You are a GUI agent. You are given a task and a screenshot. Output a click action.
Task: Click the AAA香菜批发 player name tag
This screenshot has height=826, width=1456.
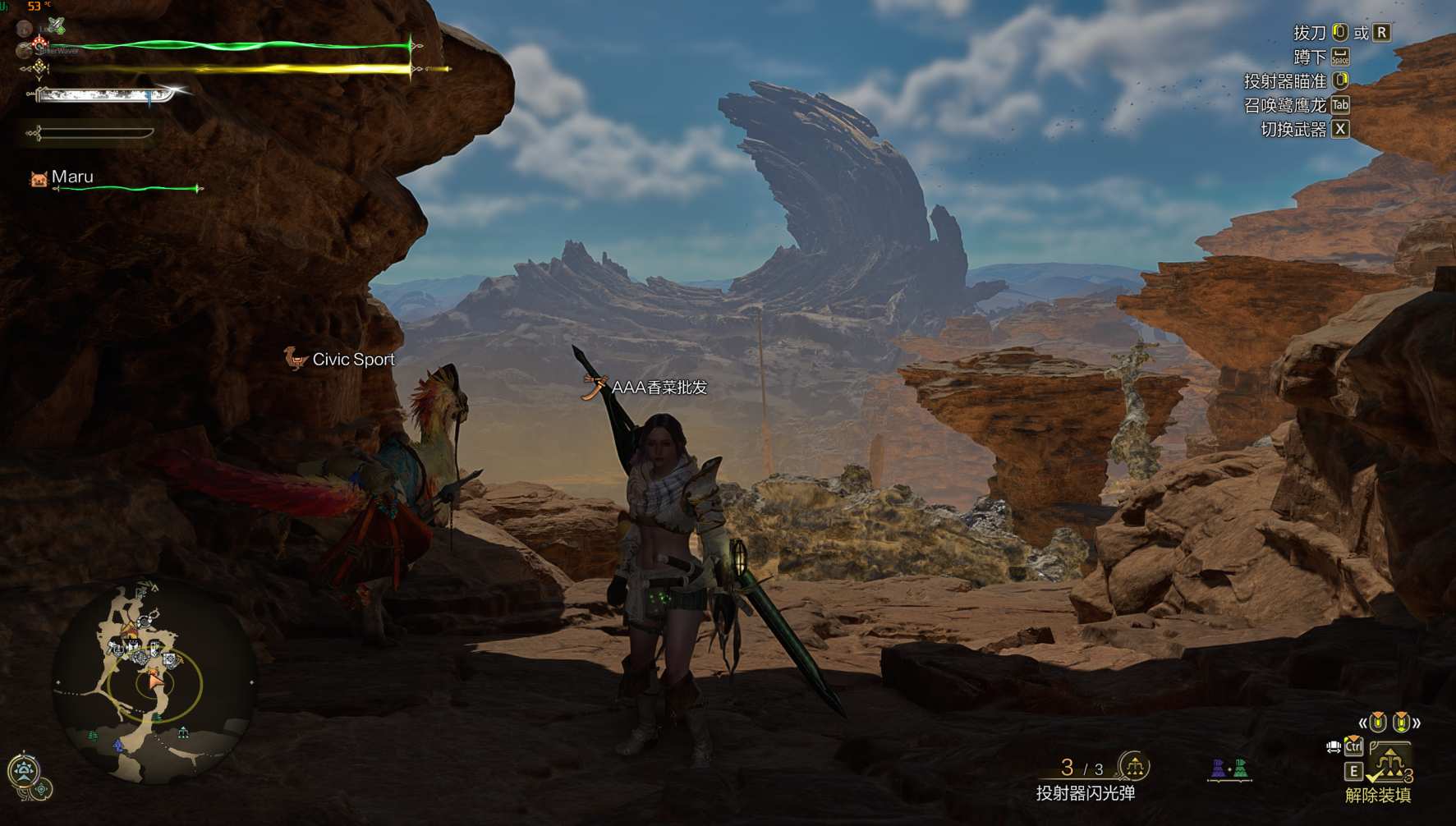point(659,388)
